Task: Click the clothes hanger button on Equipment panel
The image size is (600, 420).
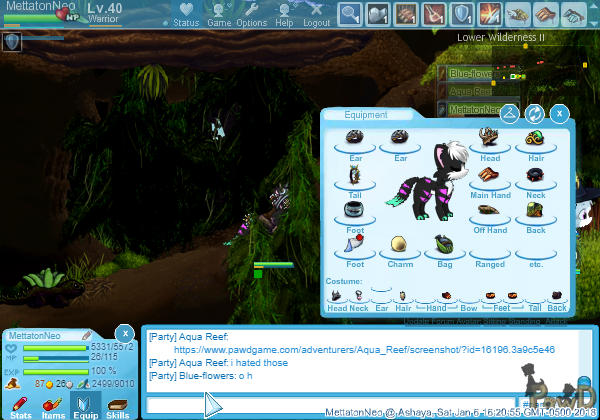Action: click(510, 114)
